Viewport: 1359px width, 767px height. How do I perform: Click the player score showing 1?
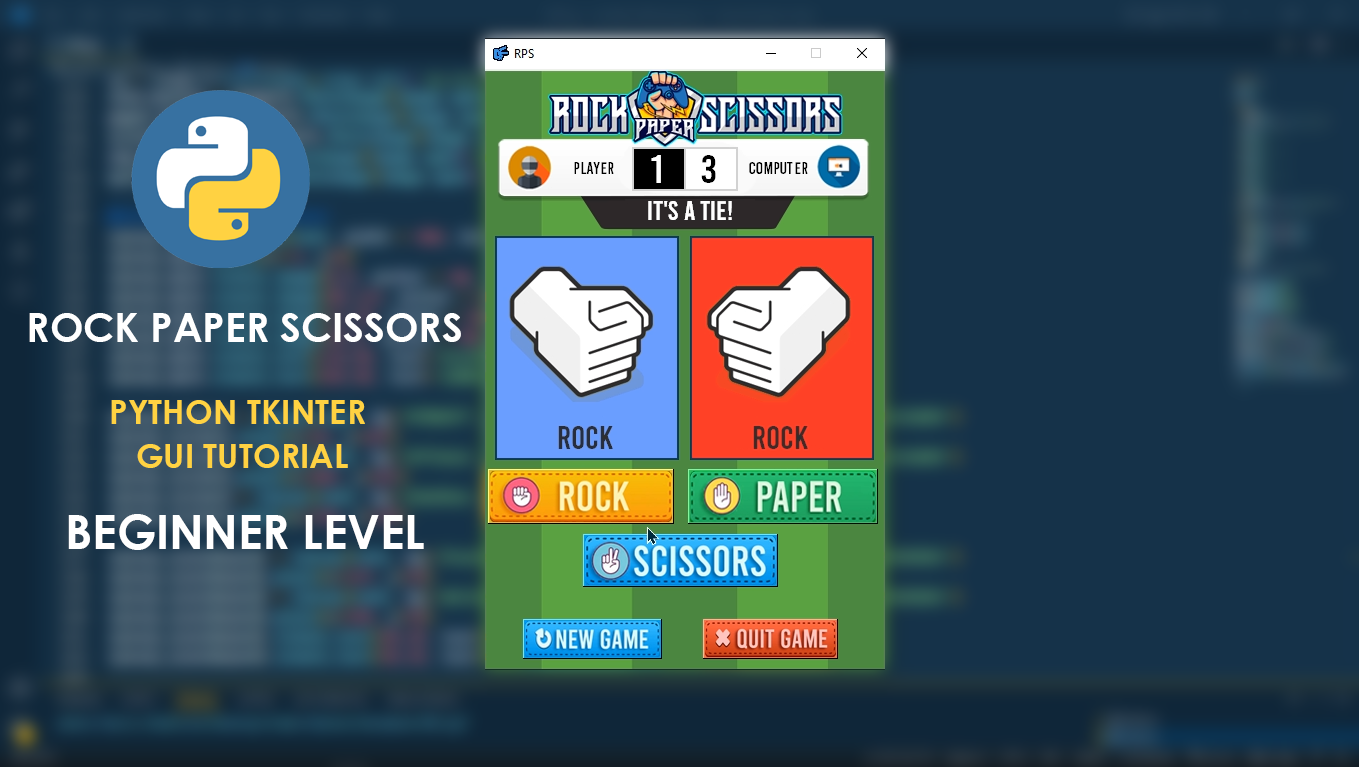(660, 168)
